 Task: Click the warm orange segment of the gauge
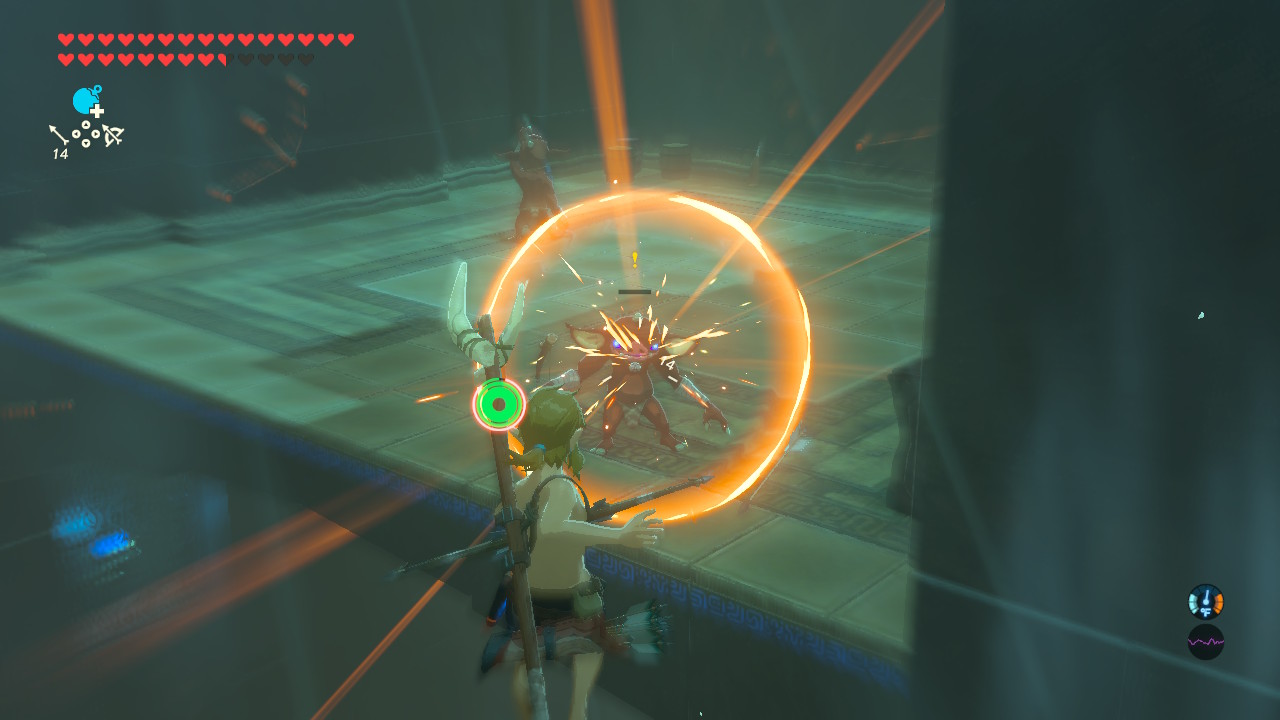coord(1218,602)
